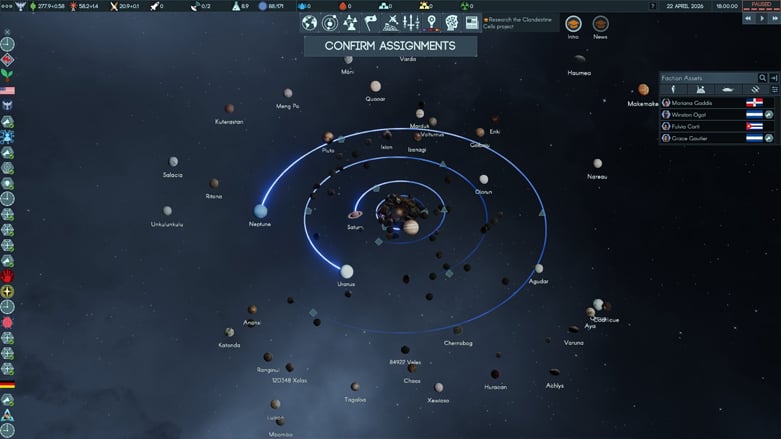This screenshot has width=781, height=439.
Task: Open the head-with-brain research panel
Action: pos(451,22)
